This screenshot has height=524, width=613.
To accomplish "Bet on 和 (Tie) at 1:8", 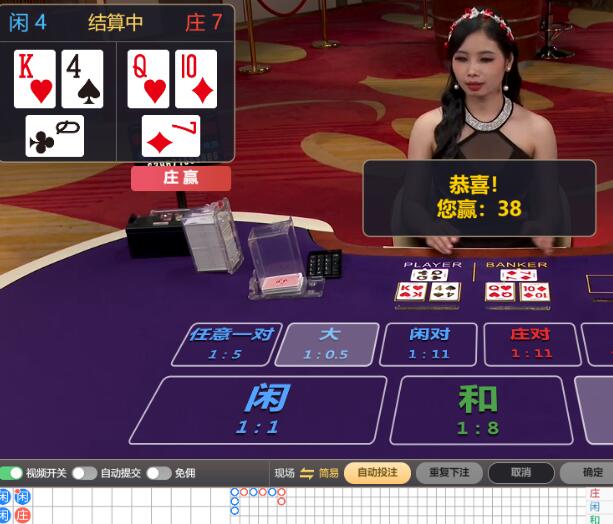I will [476, 410].
